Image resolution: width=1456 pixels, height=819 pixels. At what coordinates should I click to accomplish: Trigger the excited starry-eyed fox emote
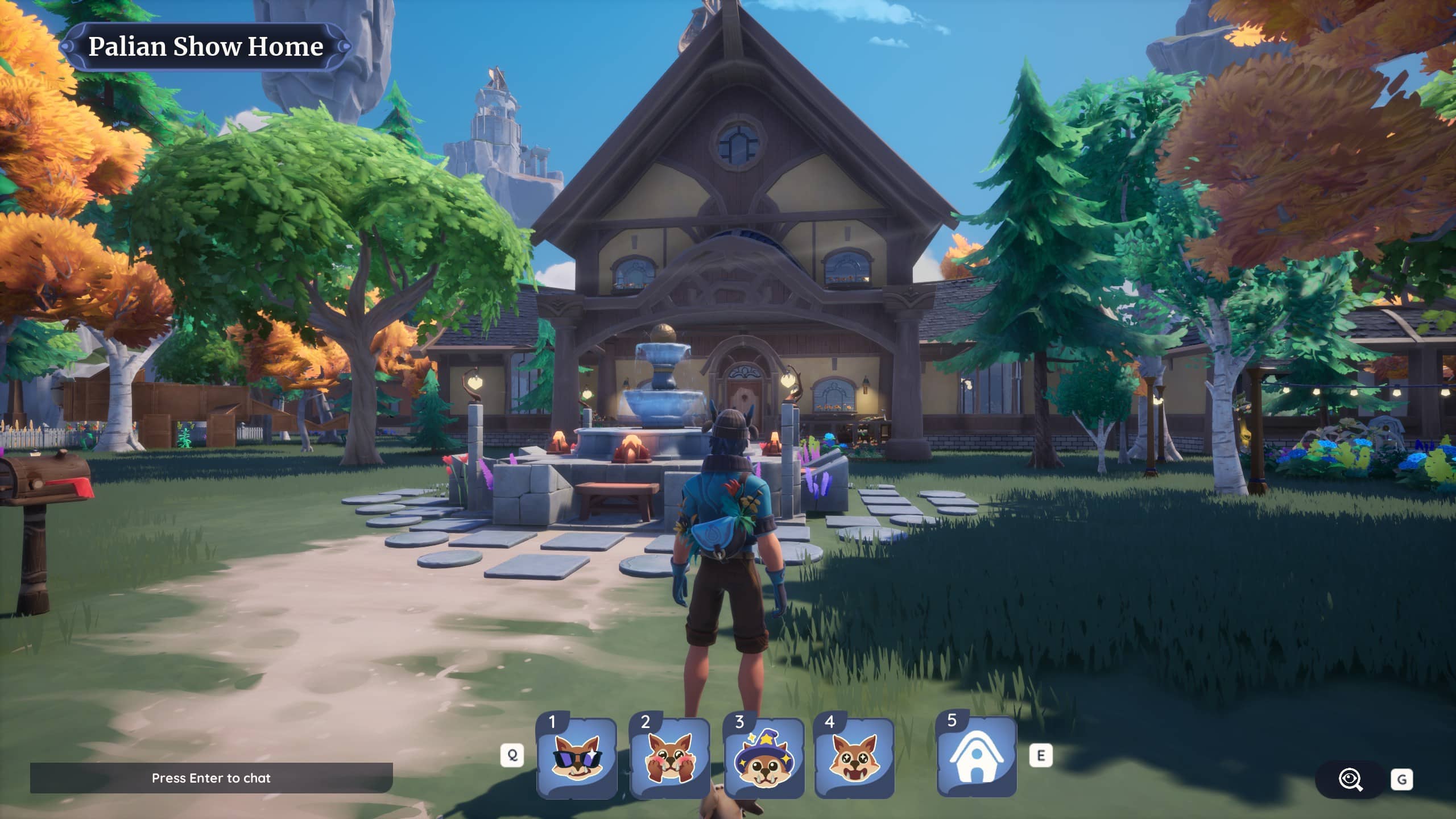[x=854, y=758]
